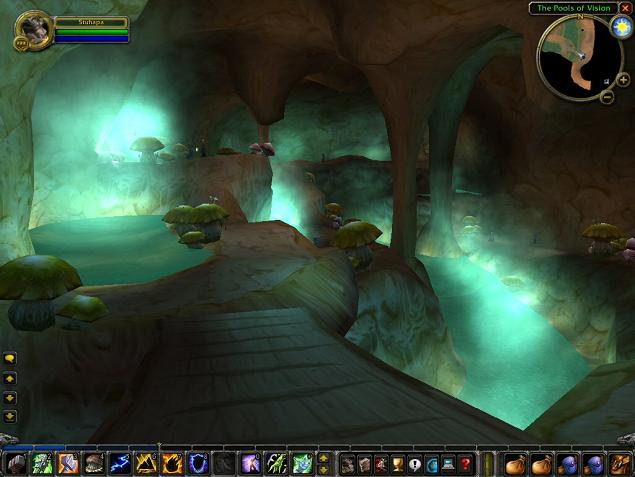Switch to the next action bar page
This screenshot has width=635, height=477.
coord(323,459)
